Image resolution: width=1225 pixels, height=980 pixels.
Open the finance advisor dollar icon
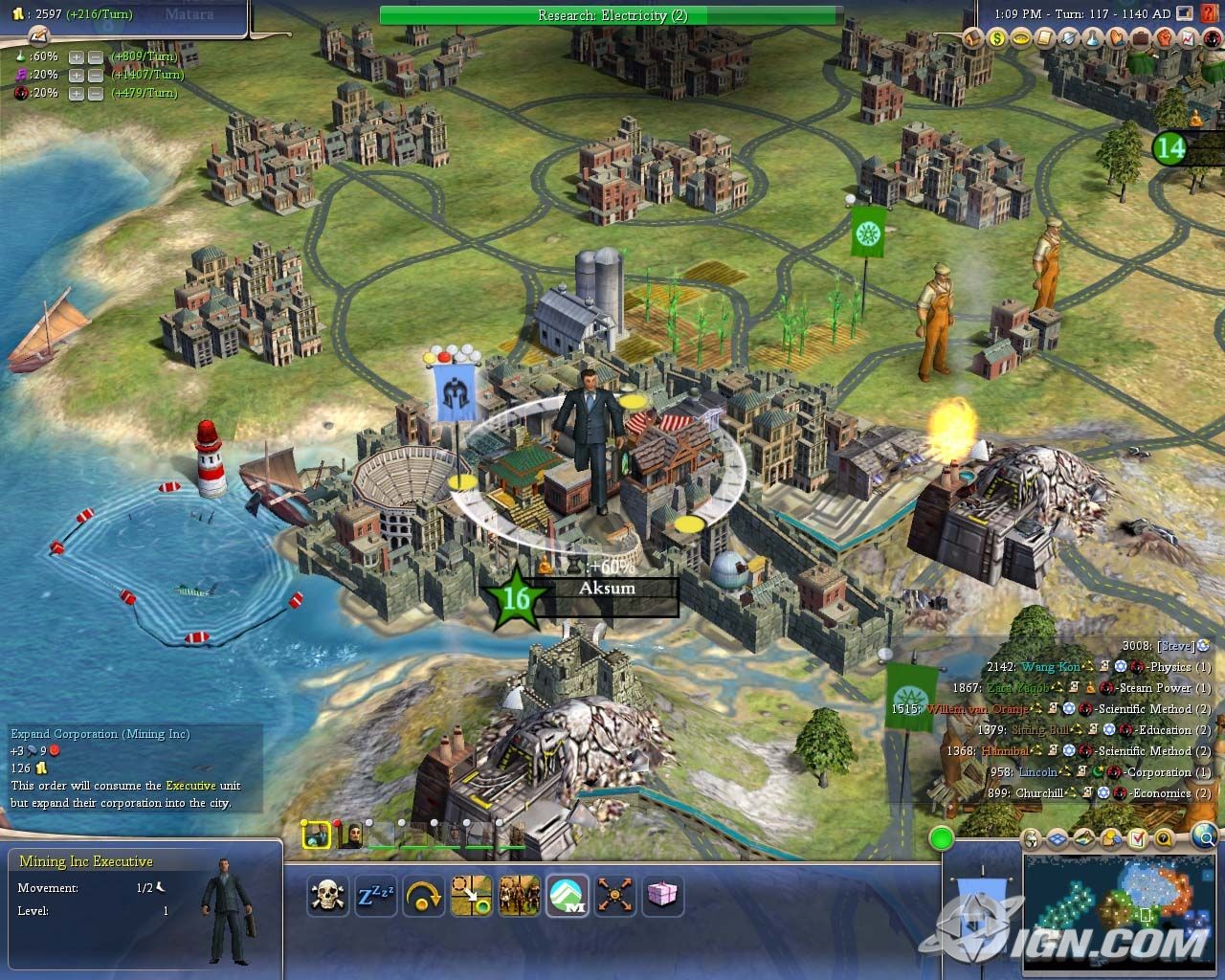[x=998, y=38]
